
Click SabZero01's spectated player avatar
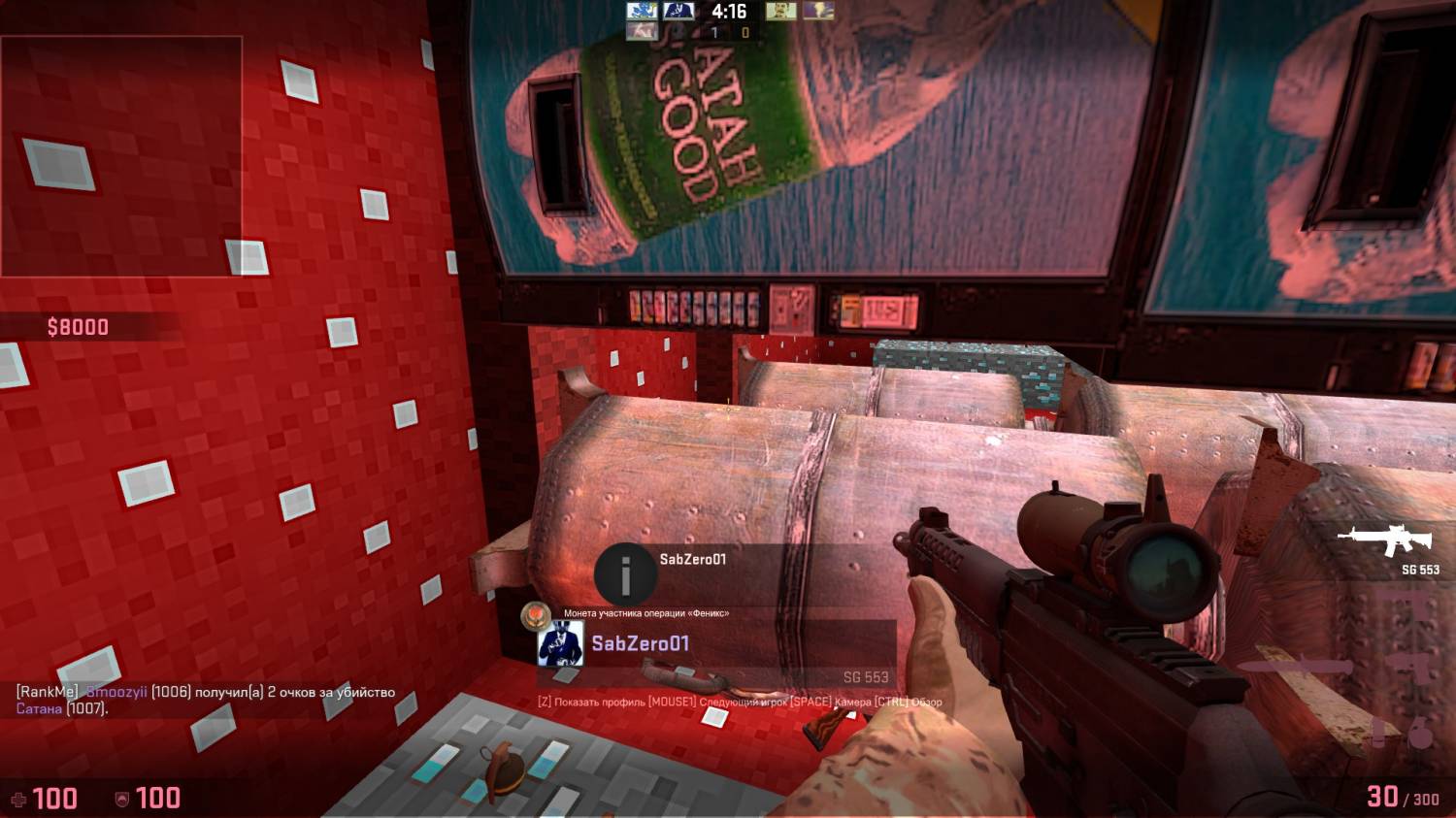tap(561, 644)
